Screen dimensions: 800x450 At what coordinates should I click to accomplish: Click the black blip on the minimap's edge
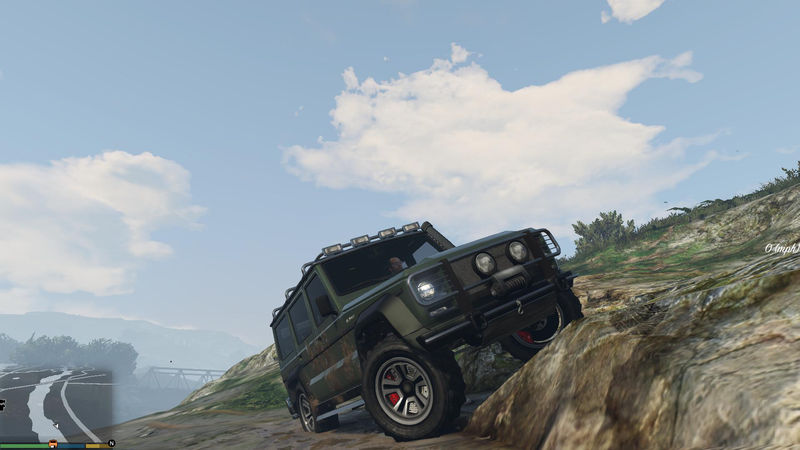click(x=3, y=404)
